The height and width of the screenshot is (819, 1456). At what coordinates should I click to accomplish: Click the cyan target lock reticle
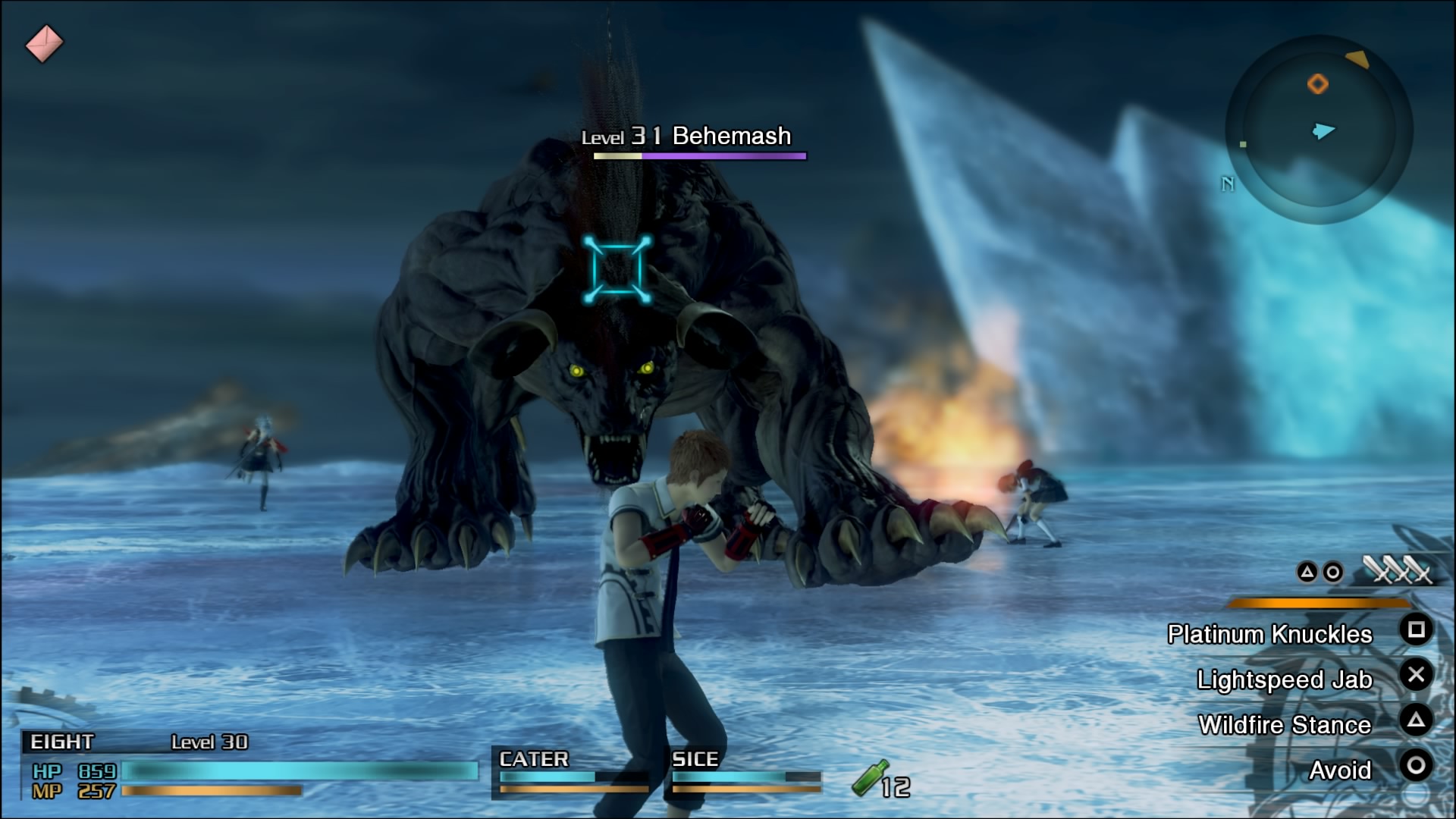(x=617, y=269)
